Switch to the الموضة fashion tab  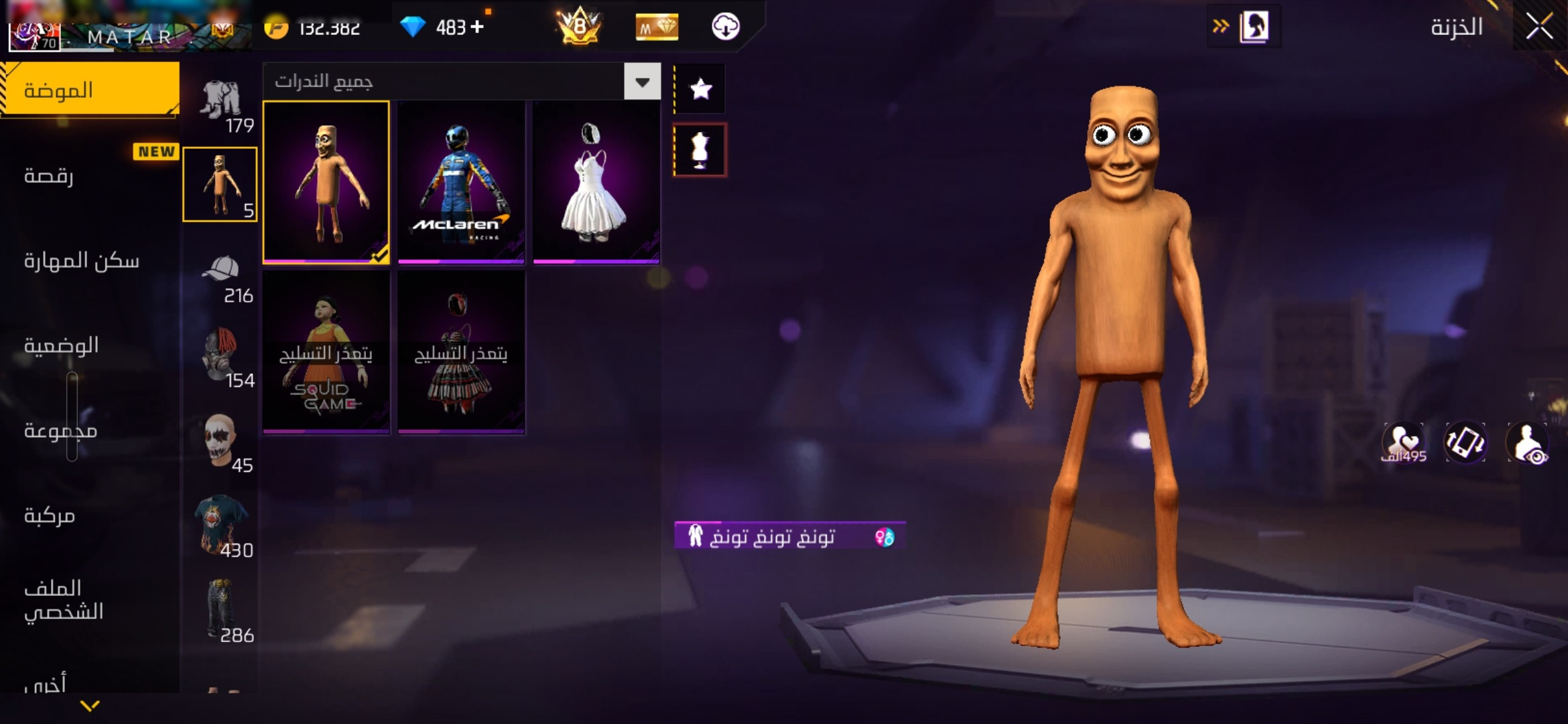coord(89,90)
